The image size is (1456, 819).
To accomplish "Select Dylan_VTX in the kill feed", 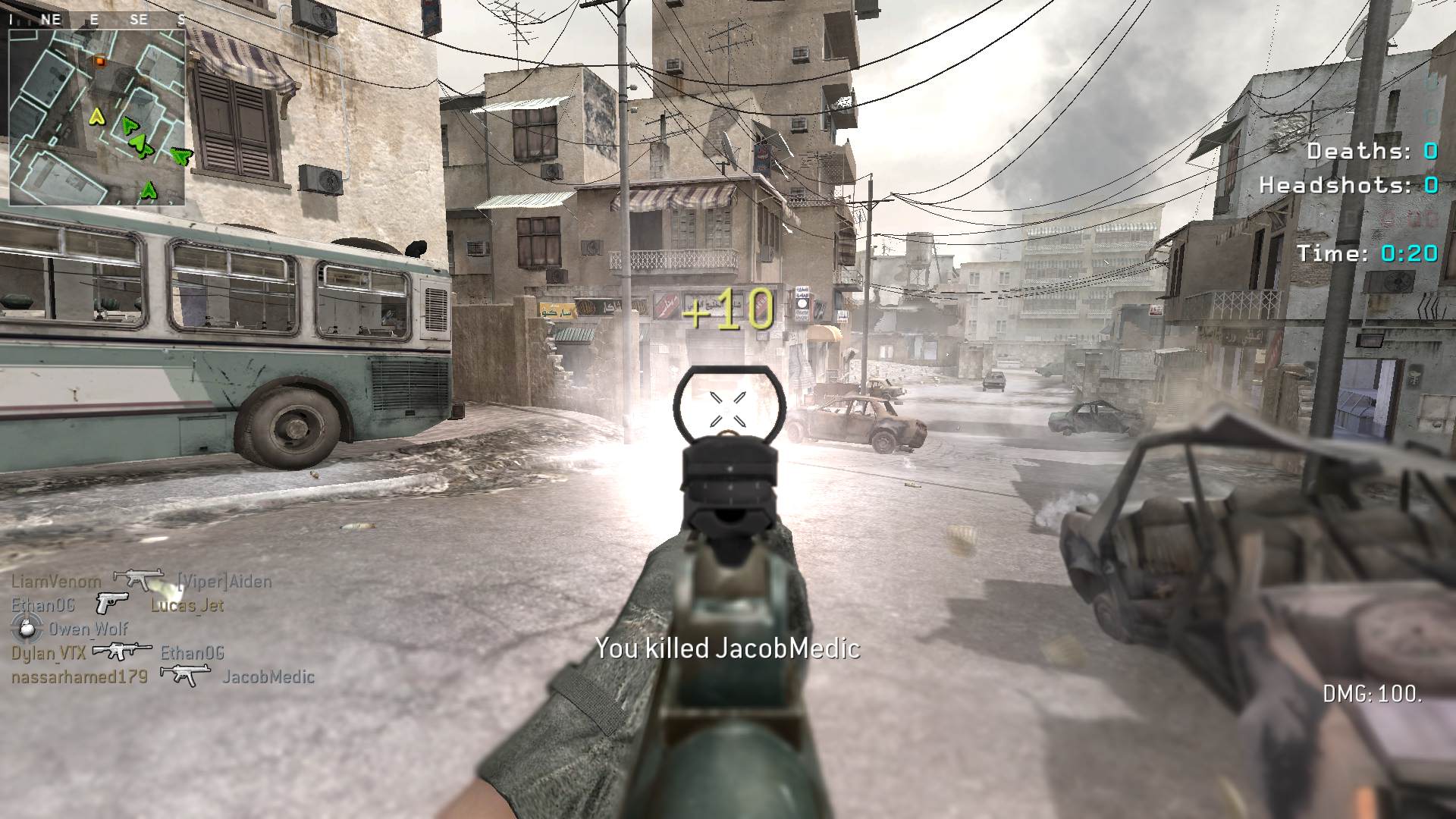I will point(49,652).
